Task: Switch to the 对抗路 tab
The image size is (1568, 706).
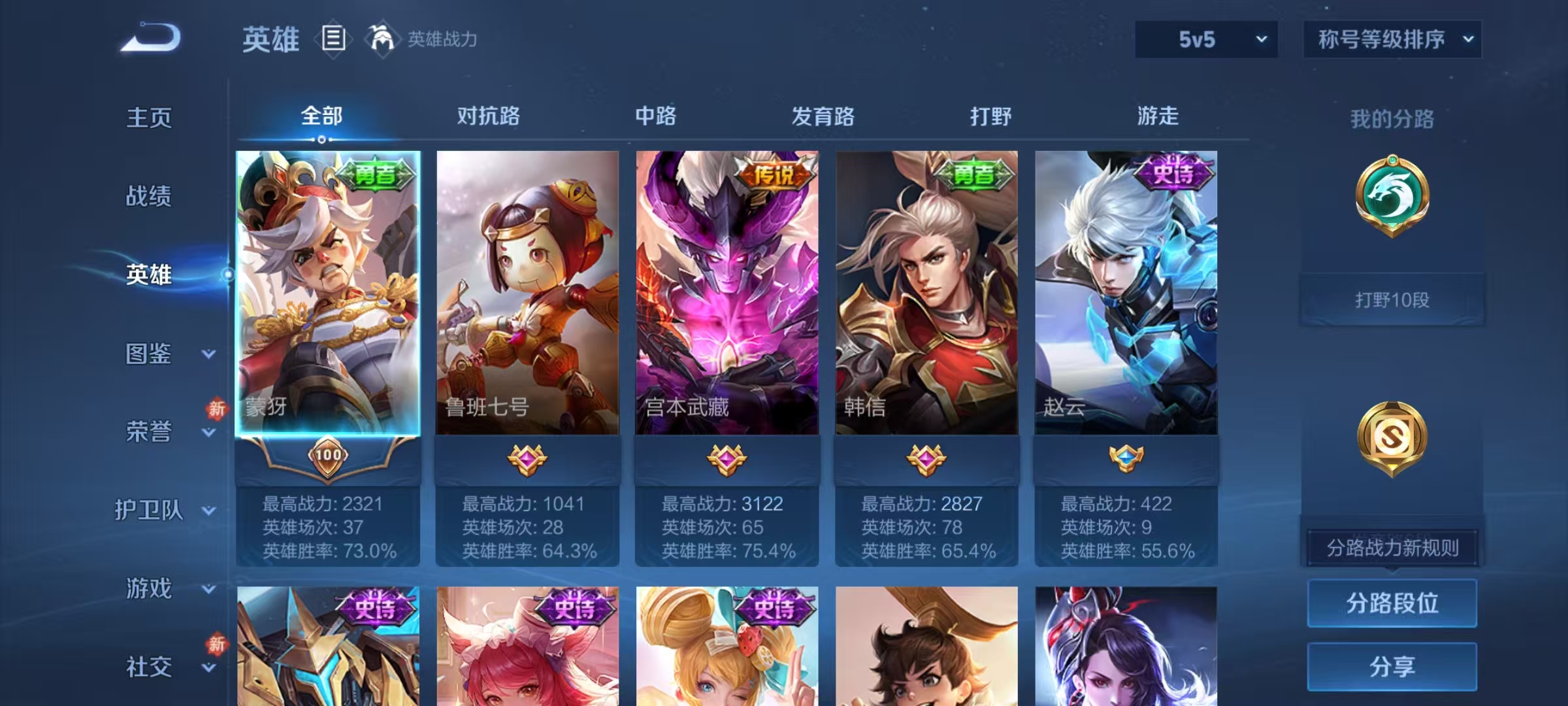Action: click(x=487, y=116)
